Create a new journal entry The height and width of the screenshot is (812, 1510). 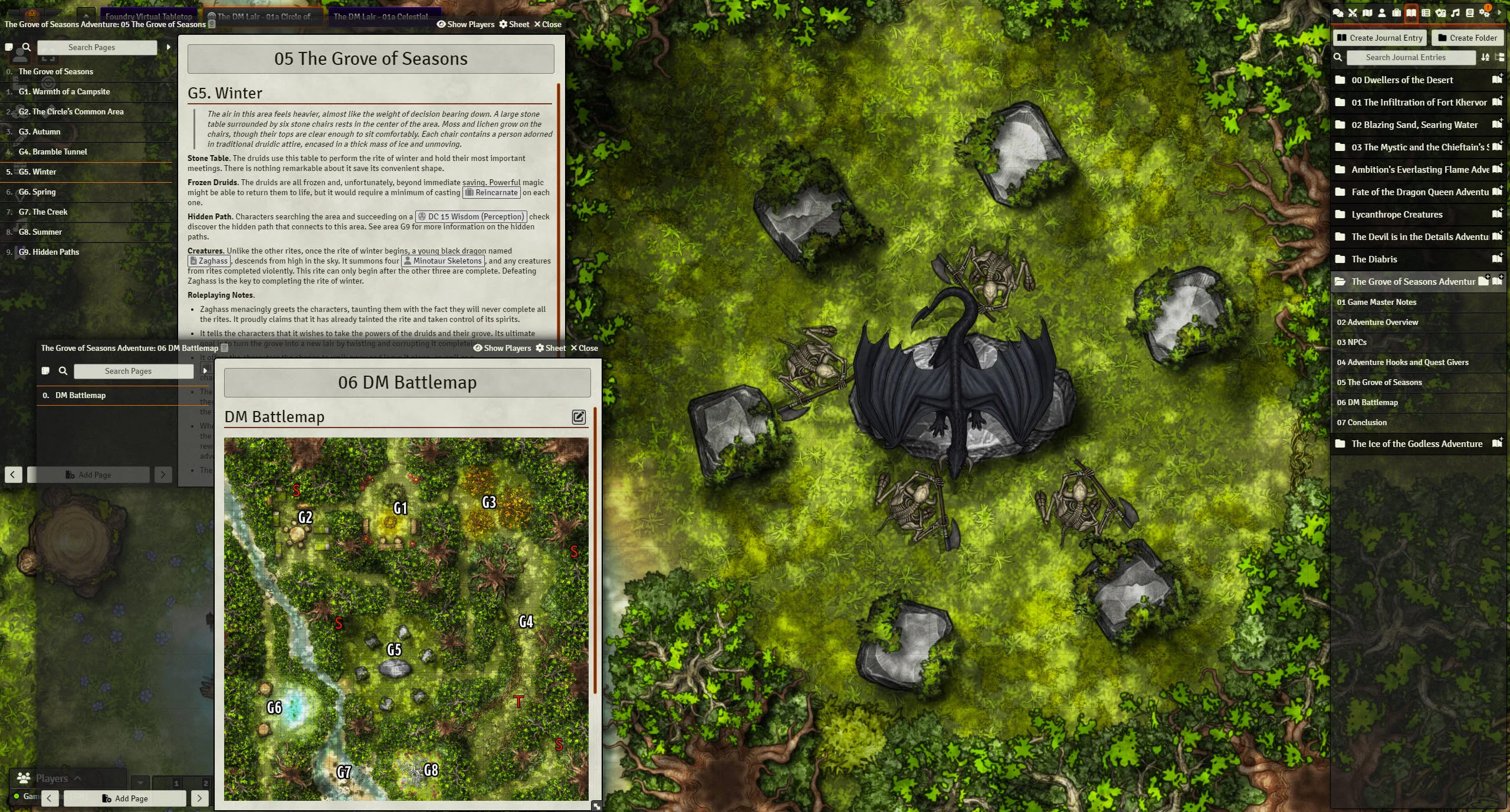click(x=1379, y=38)
